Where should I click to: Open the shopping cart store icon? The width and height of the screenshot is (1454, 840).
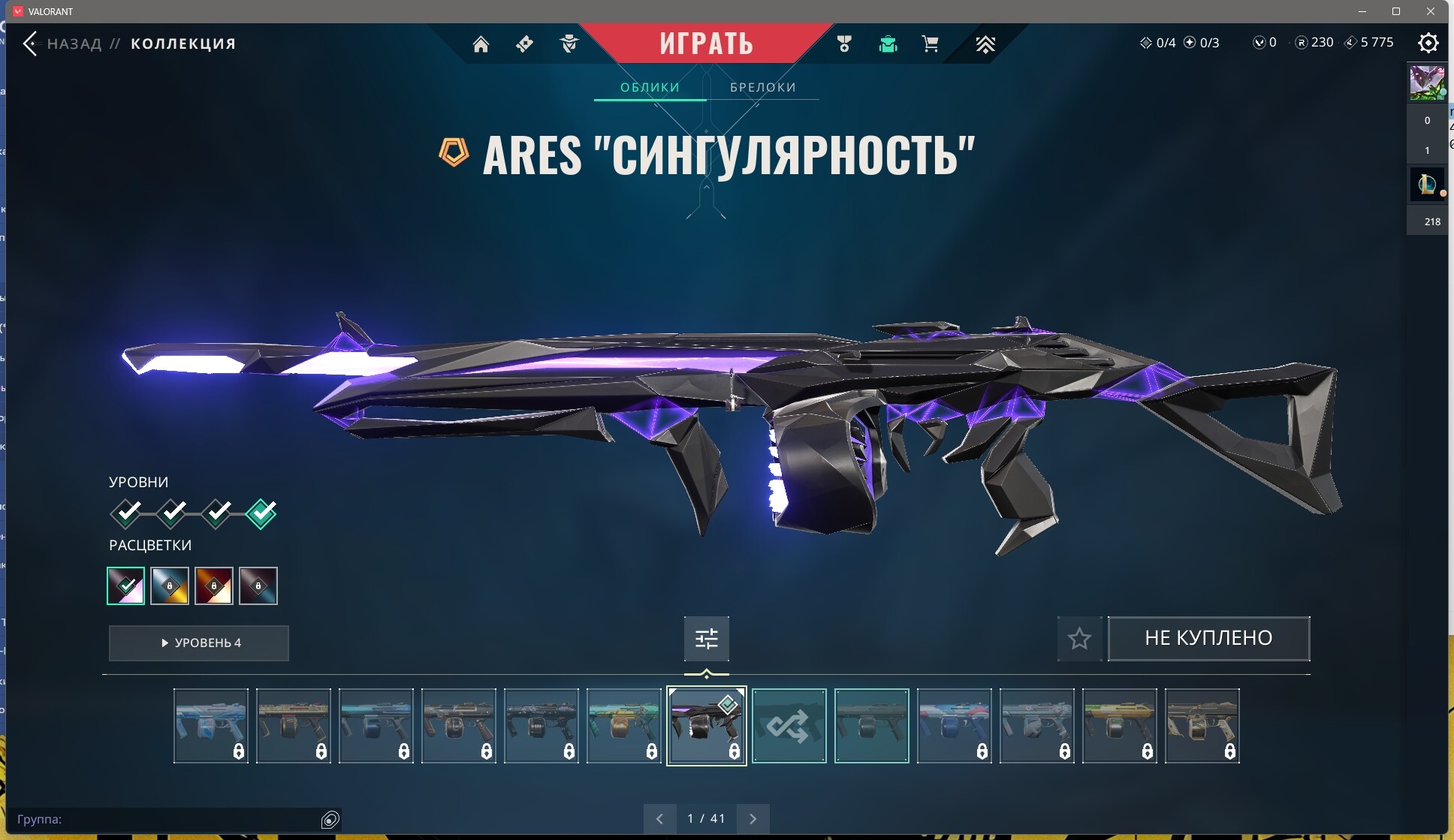point(930,44)
